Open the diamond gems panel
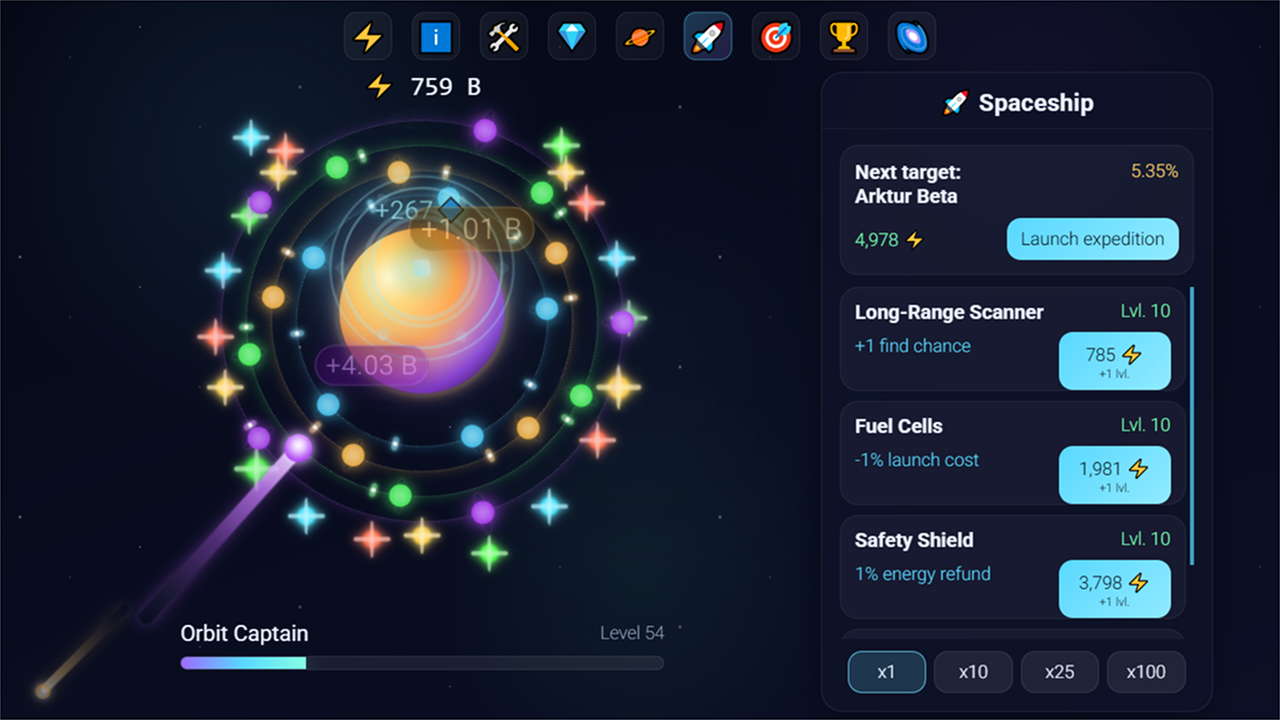1280x720 pixels. pyautogui.click(x=571, y=35)
